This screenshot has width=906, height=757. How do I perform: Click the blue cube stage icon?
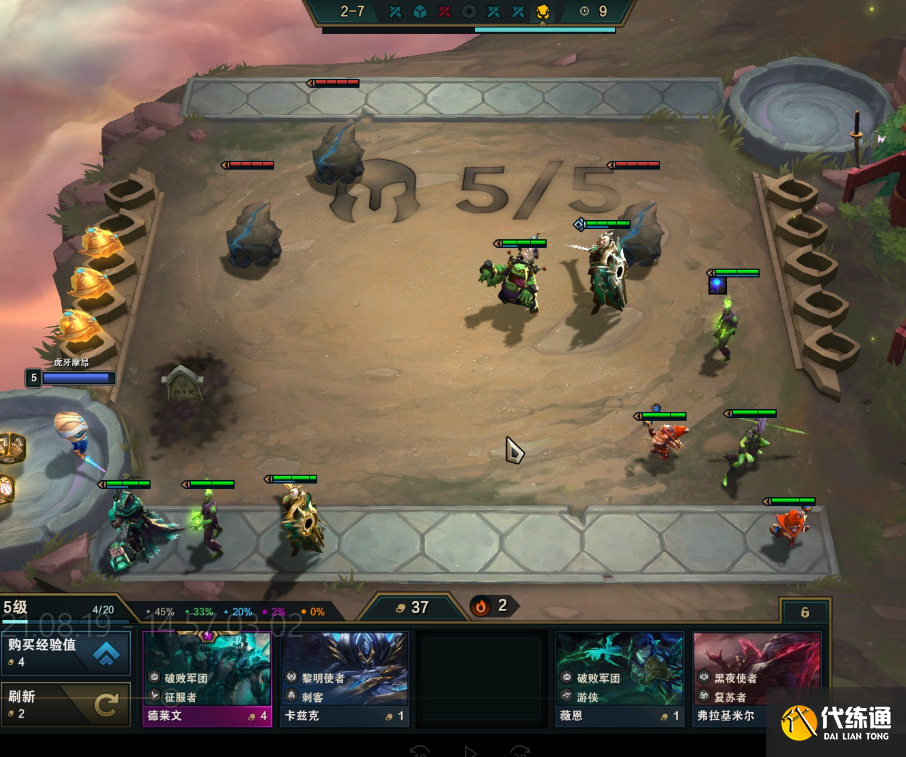click(420, 12)
